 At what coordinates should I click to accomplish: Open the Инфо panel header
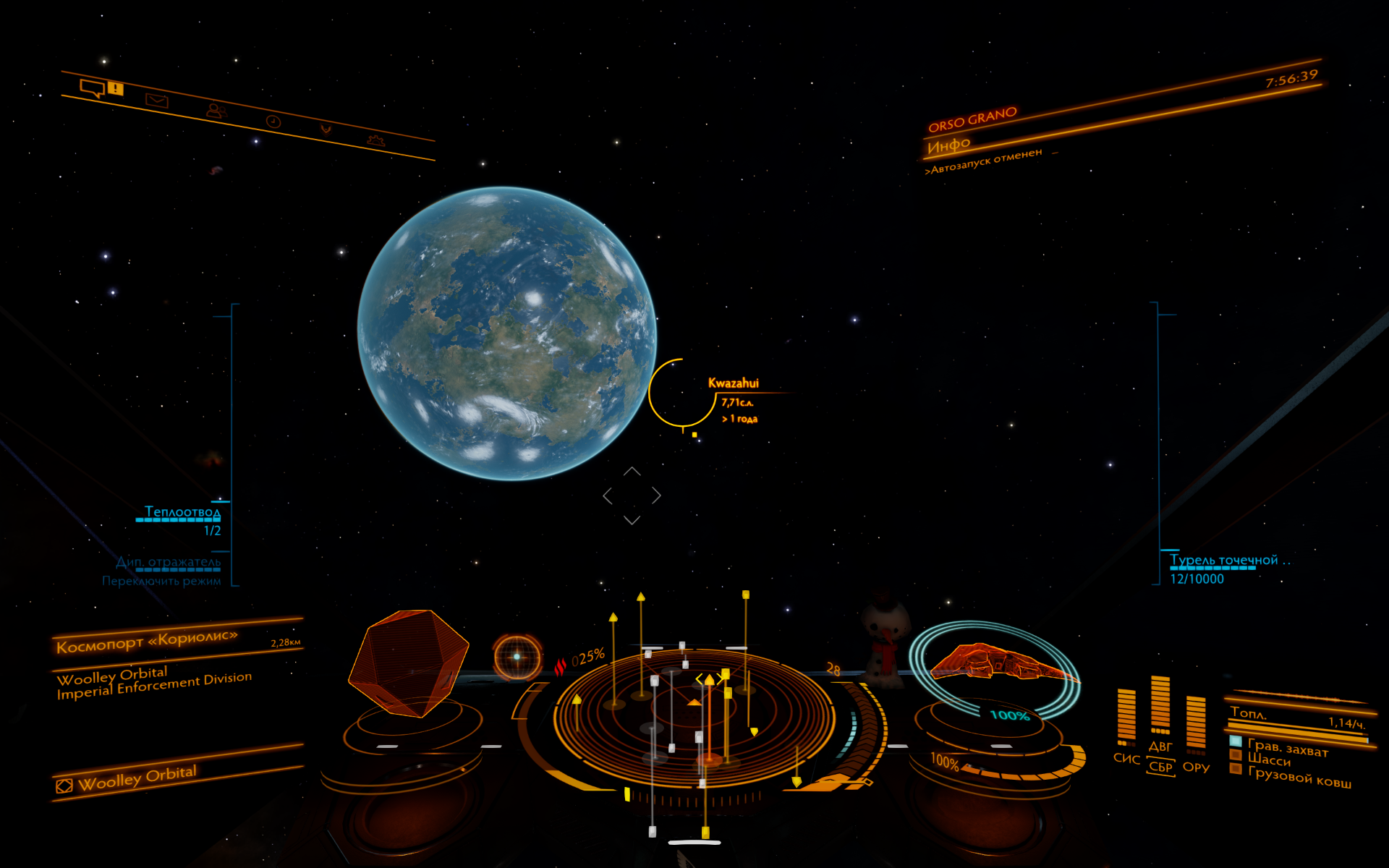pos(948,146)
